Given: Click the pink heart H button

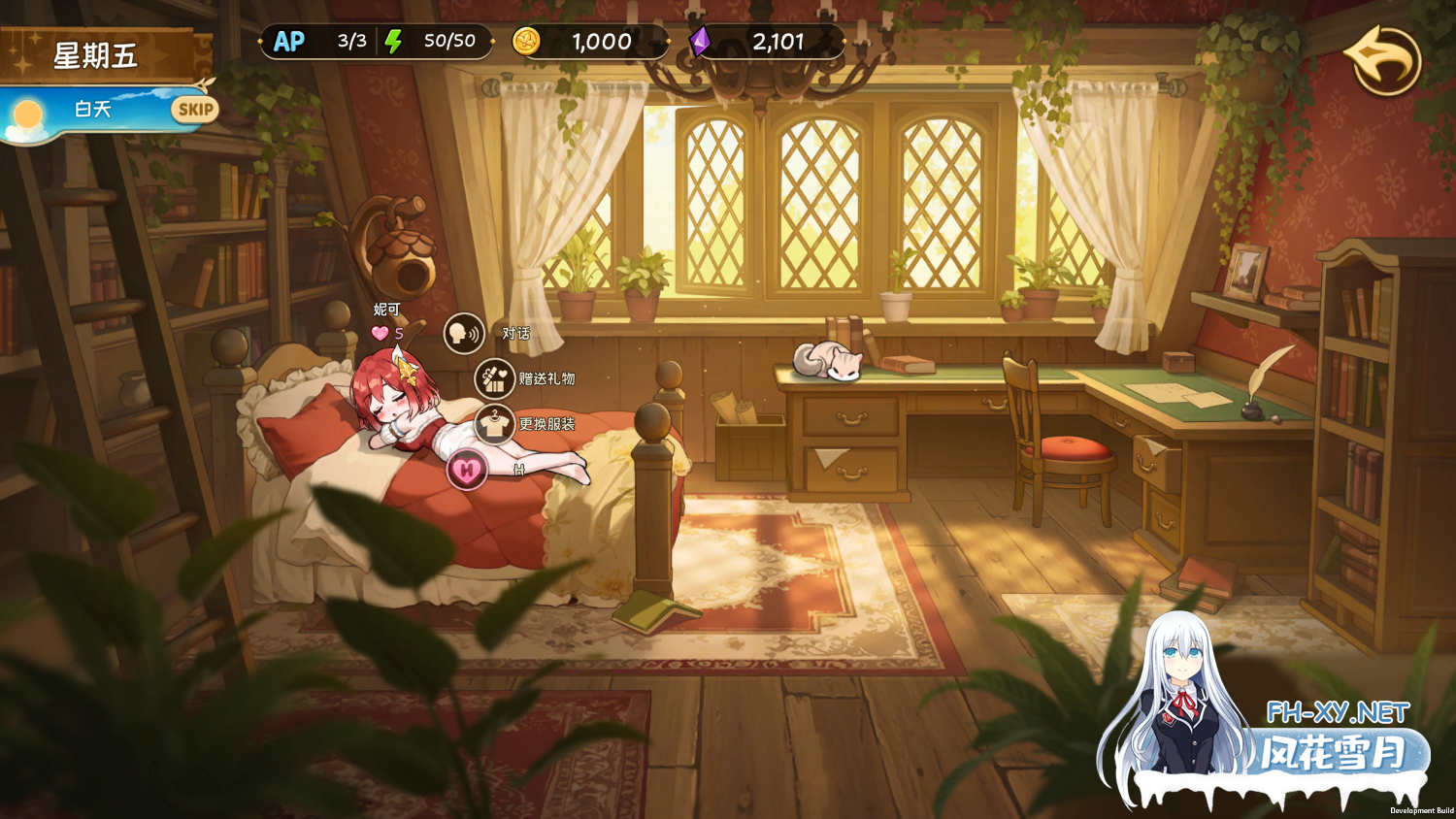Looking at the screenshot, I should (467, 471).
